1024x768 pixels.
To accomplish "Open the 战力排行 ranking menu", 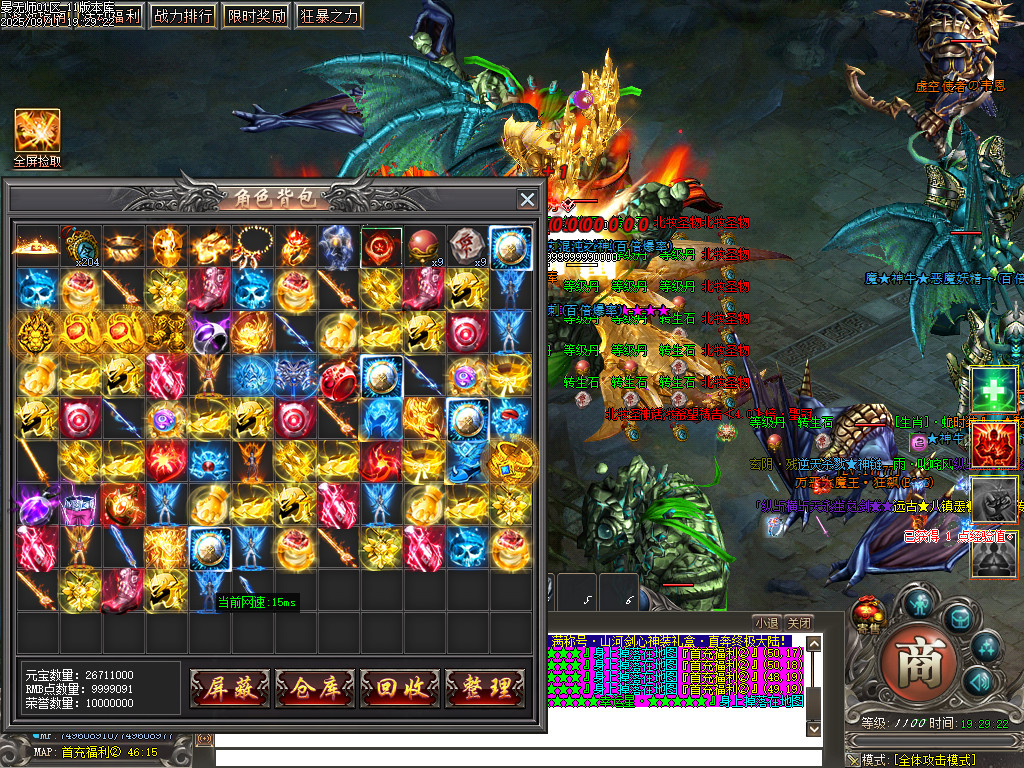I will point(183,16).
